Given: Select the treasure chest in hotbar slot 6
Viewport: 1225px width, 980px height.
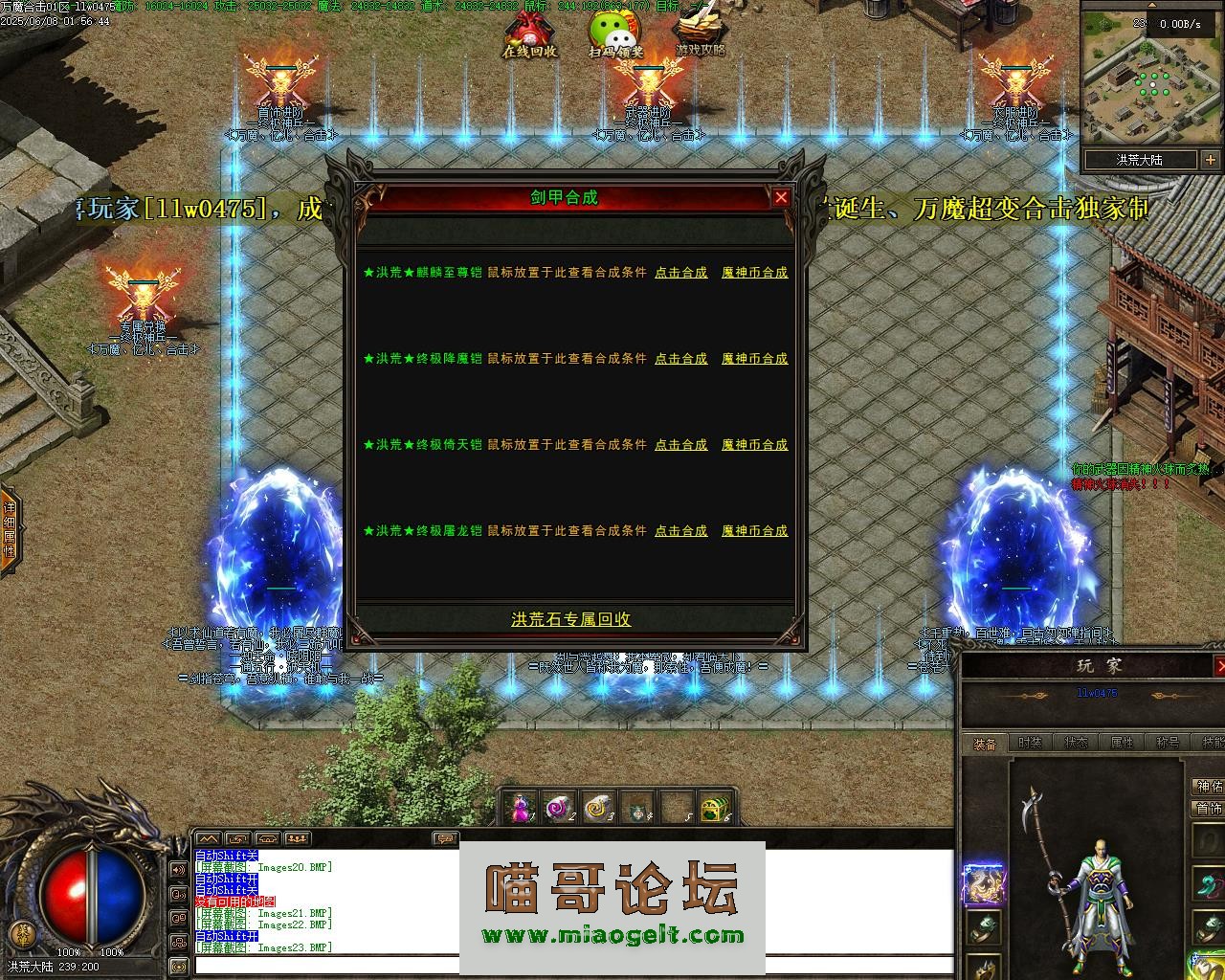Looking at the screenshot, I should 713,809.
